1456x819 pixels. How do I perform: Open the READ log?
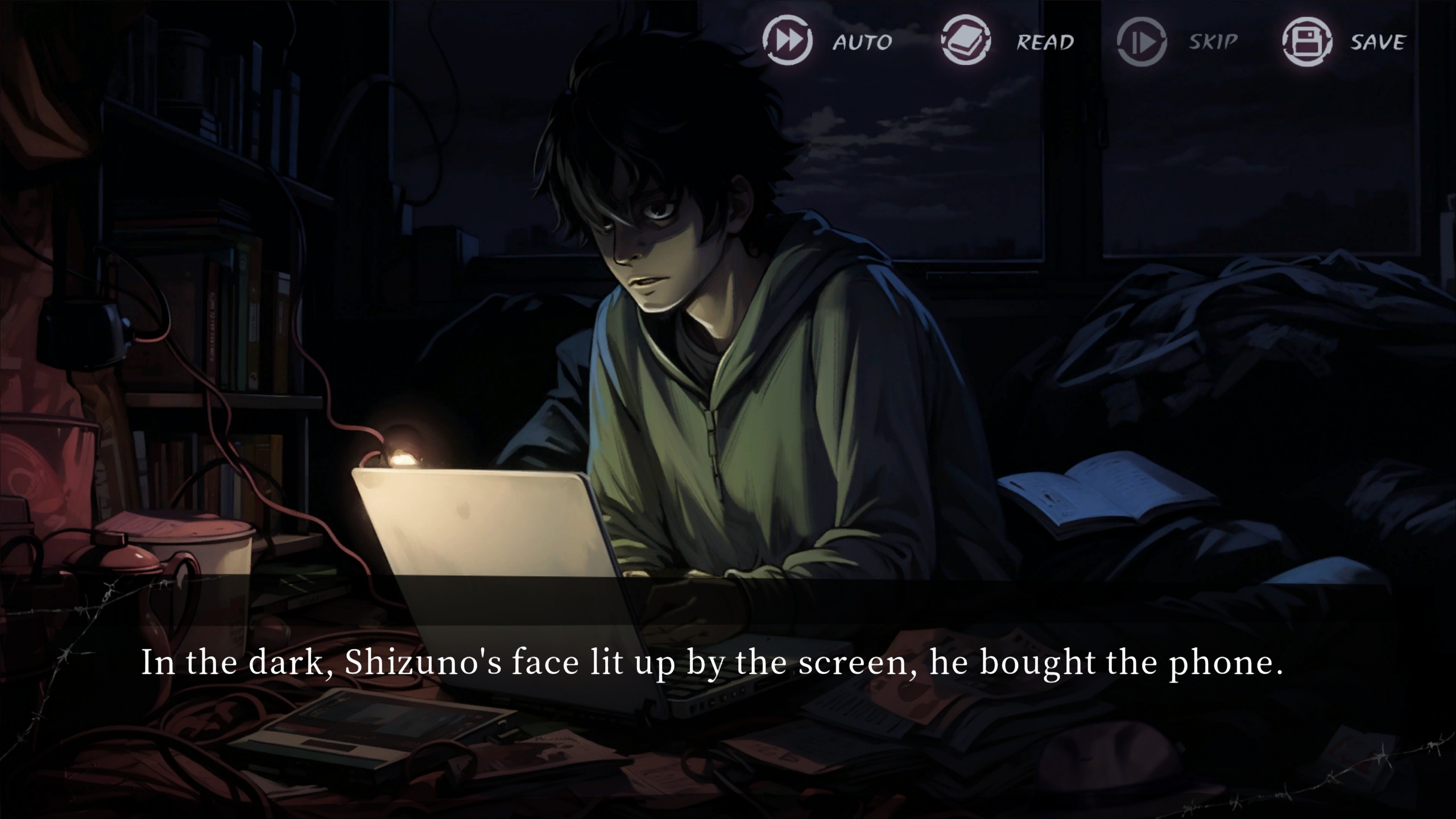966,41
